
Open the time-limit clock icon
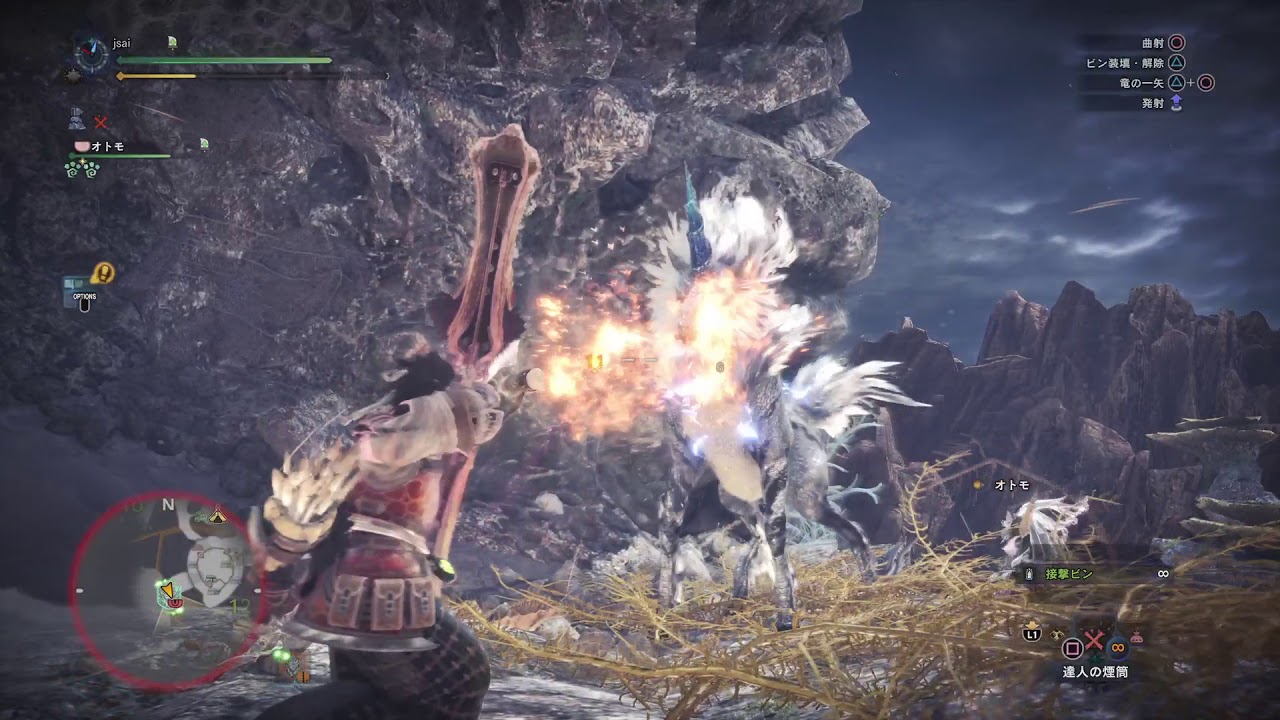pos(92,53)
